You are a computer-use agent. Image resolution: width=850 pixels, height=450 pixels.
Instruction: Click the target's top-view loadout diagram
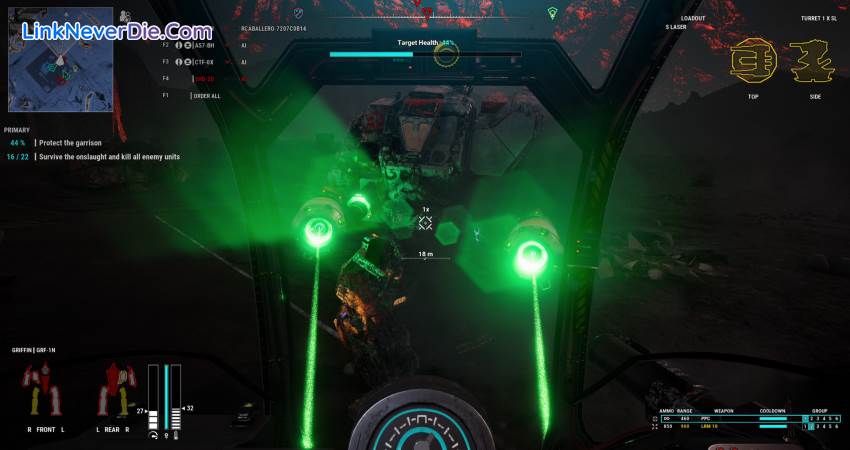pos(753,62)
